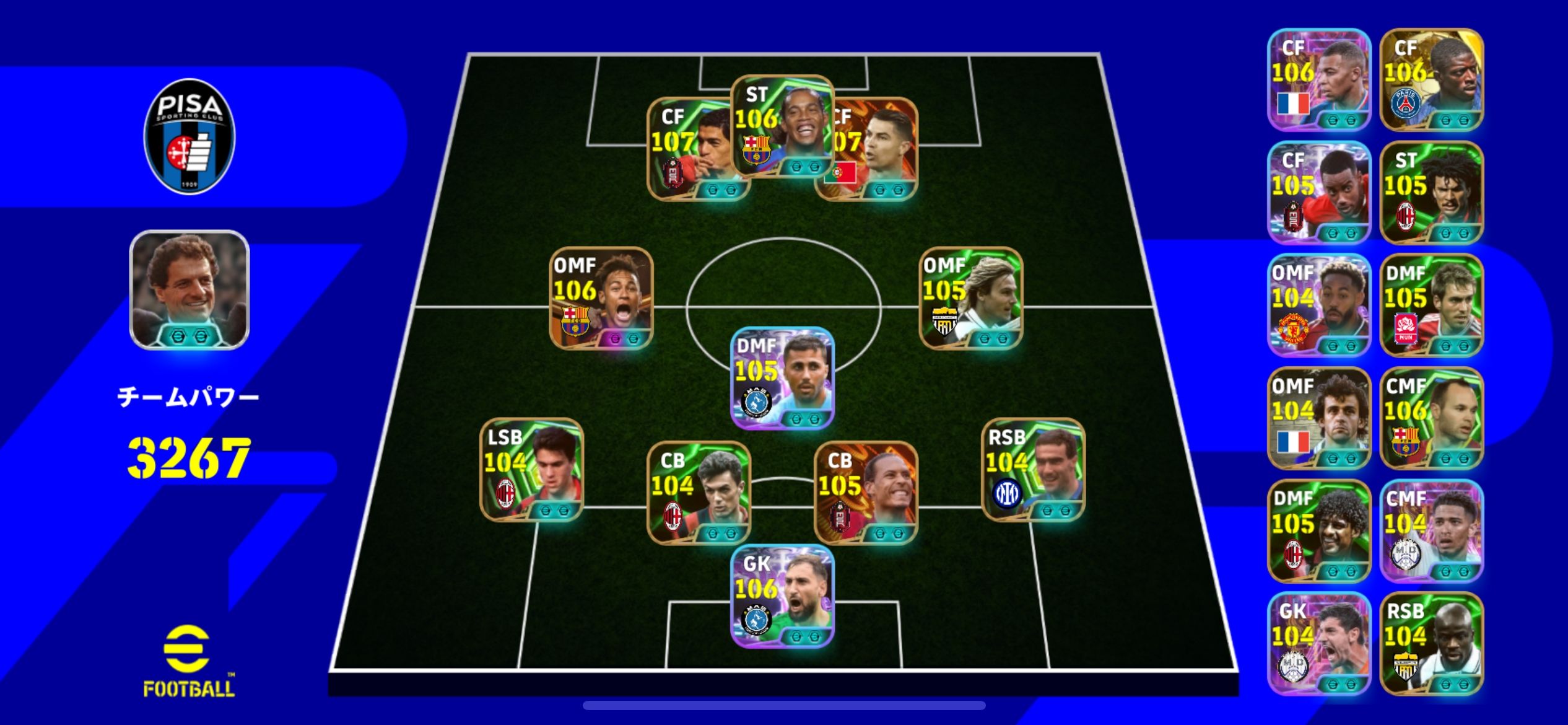1568x725 pixels.
Task: Pick the substitute OMF 104 Manchester United card
Action: [x=1318, y=305]
